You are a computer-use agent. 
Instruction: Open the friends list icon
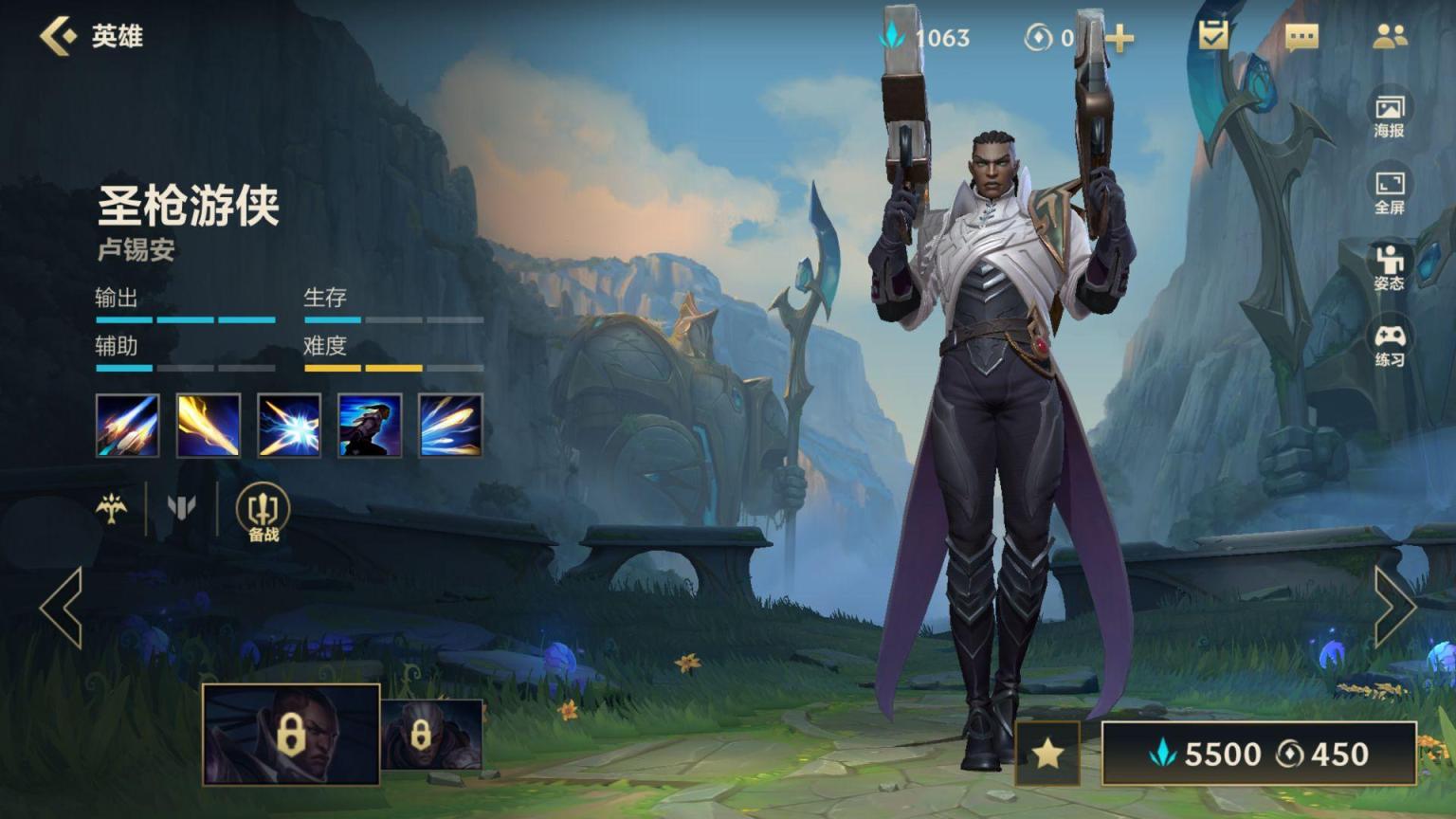(1390, 36)
